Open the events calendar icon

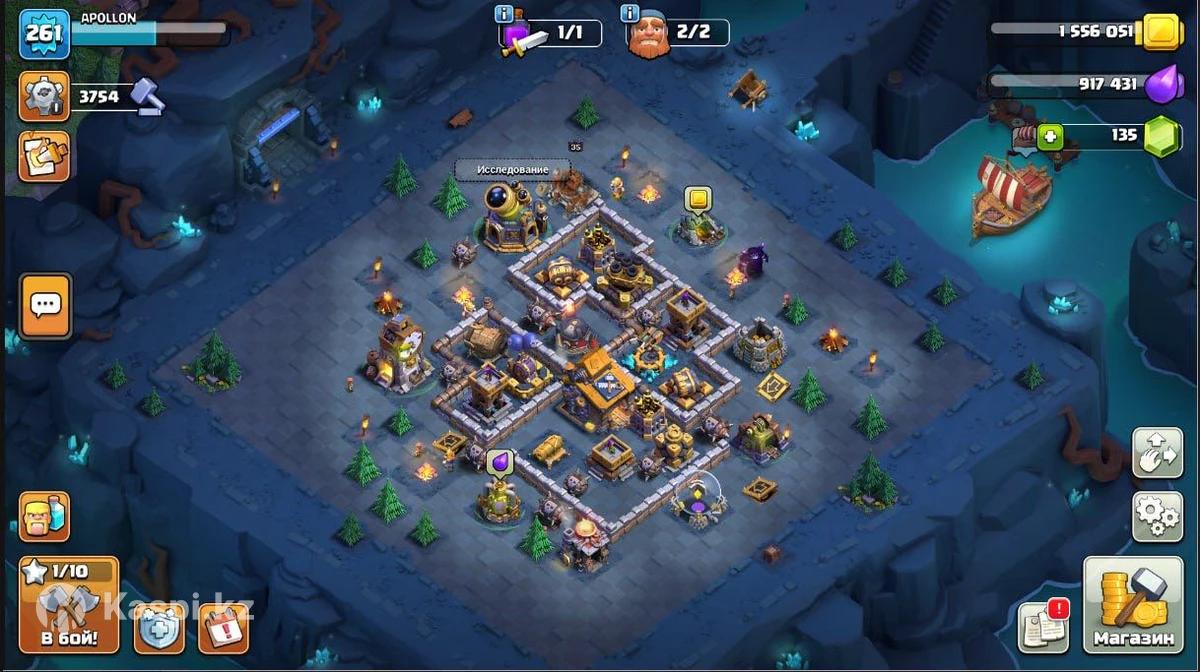tap(223, 629)
